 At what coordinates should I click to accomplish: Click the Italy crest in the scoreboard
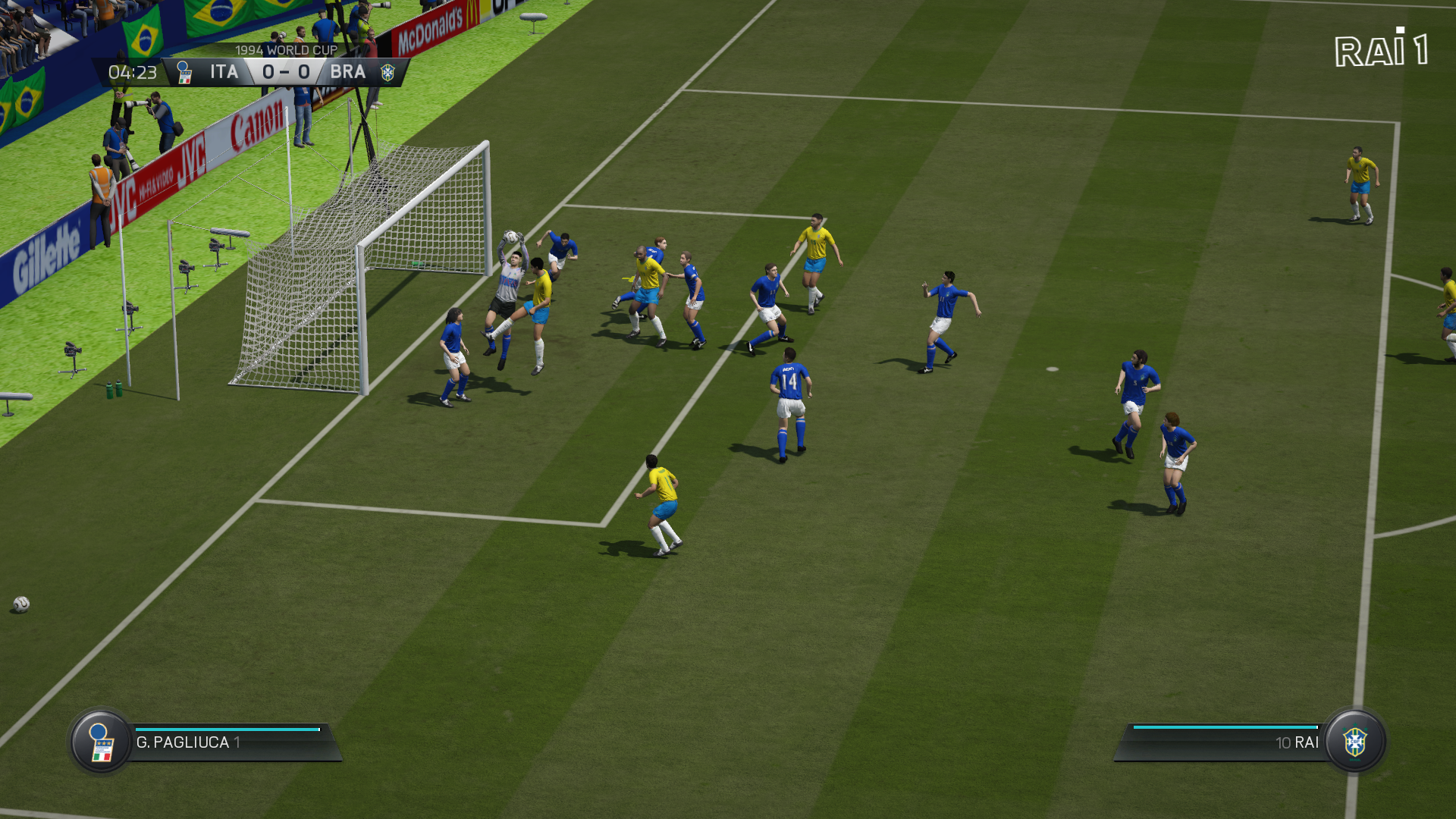[x=184, y=73]
